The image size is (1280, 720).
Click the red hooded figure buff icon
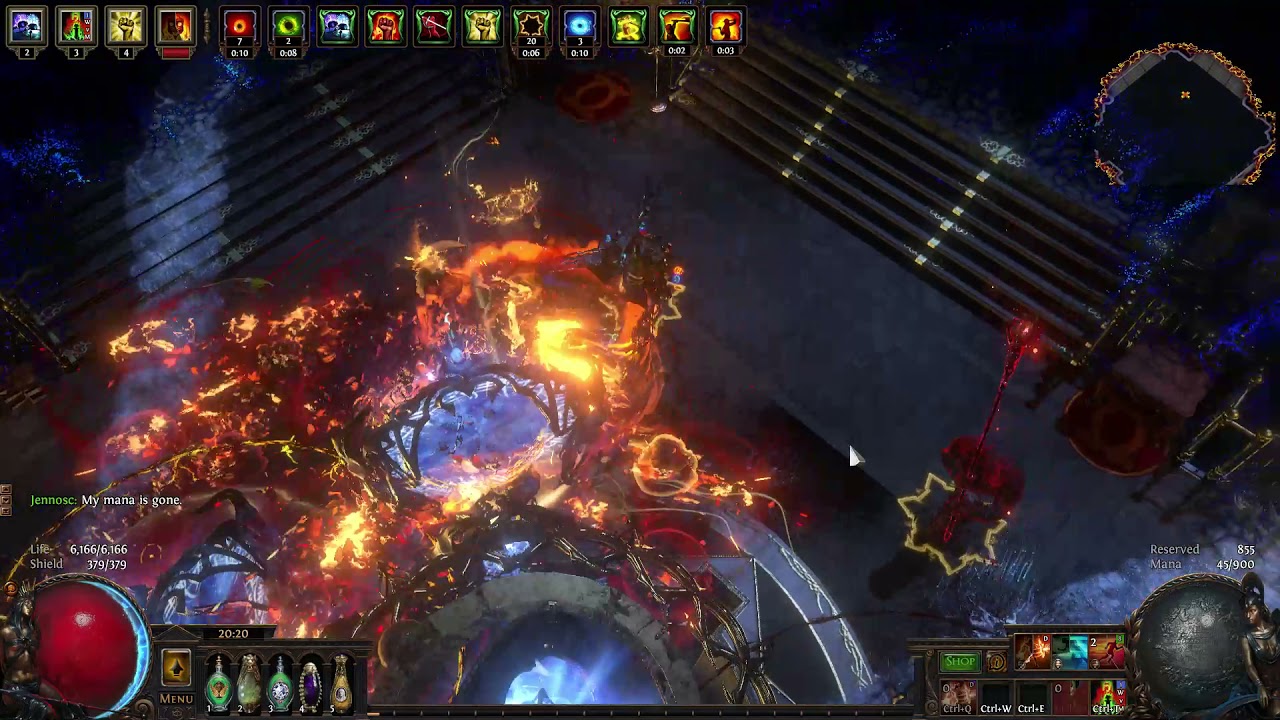point(175,27)
